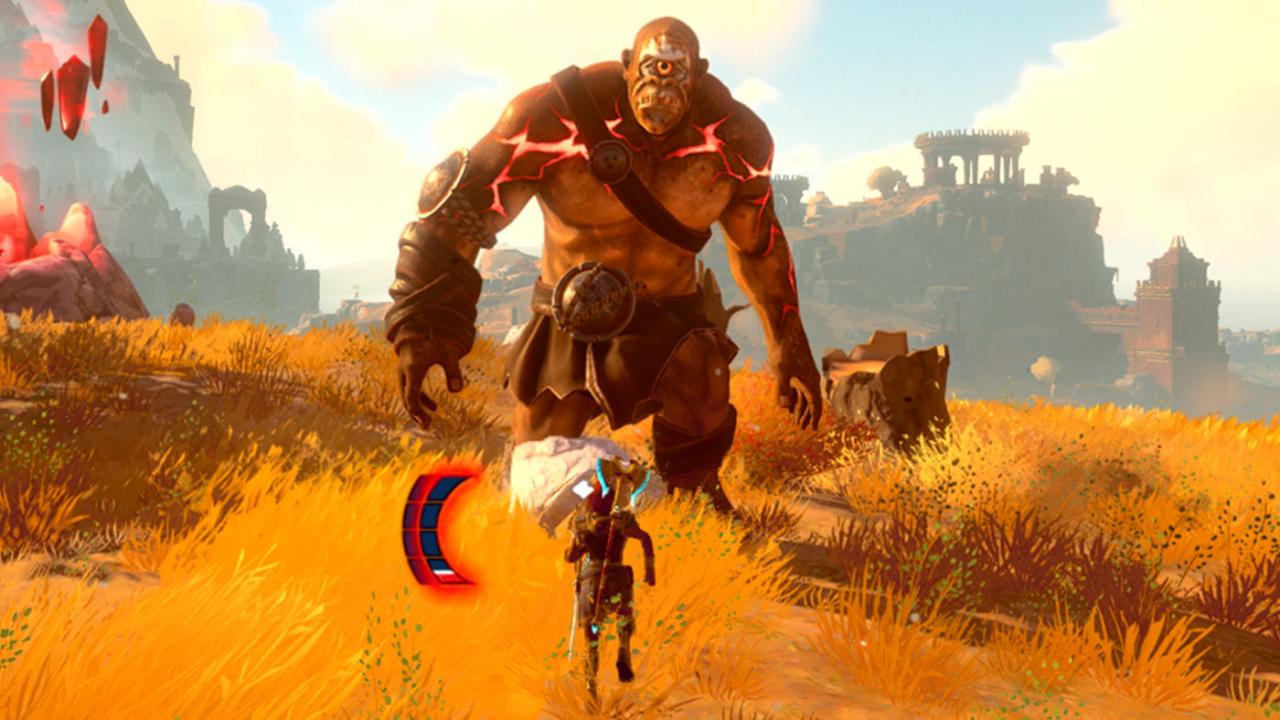Click the white rock behind the hero
The width and height of the screenshot is (1280, 720).
[x=550, y=470]
